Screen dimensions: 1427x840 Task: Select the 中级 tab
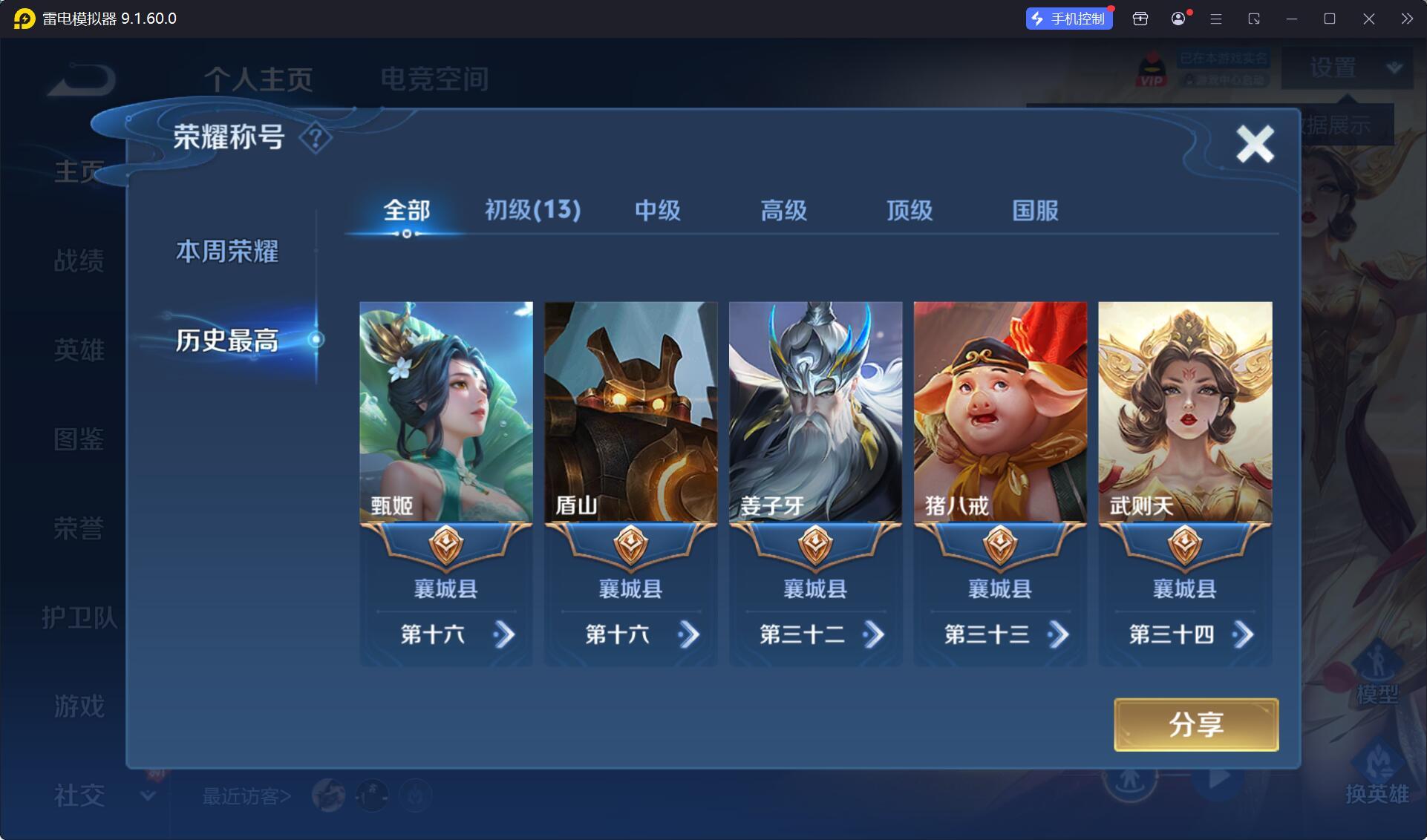coord(657,211)
